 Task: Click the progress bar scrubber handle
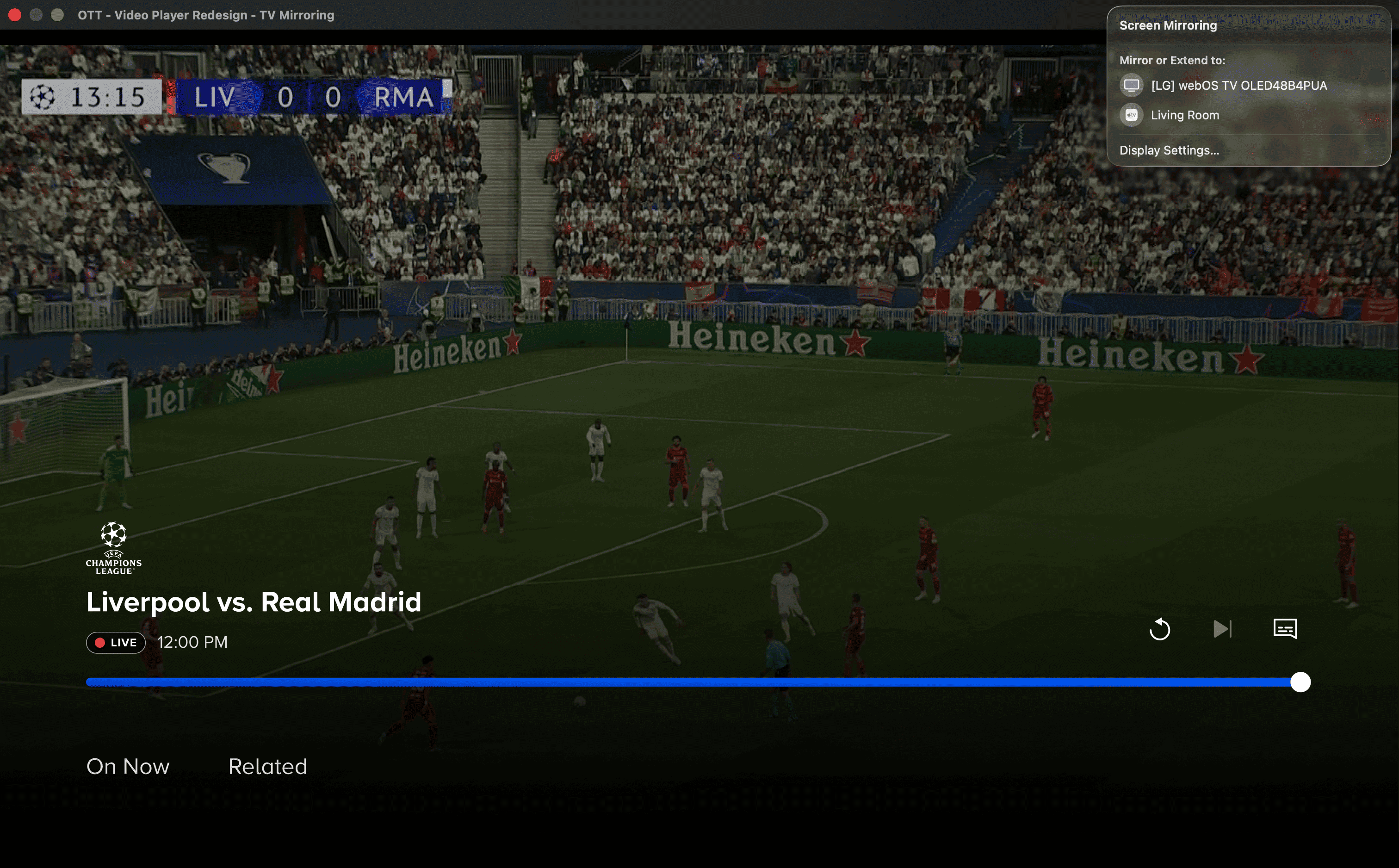(1300, 682)
